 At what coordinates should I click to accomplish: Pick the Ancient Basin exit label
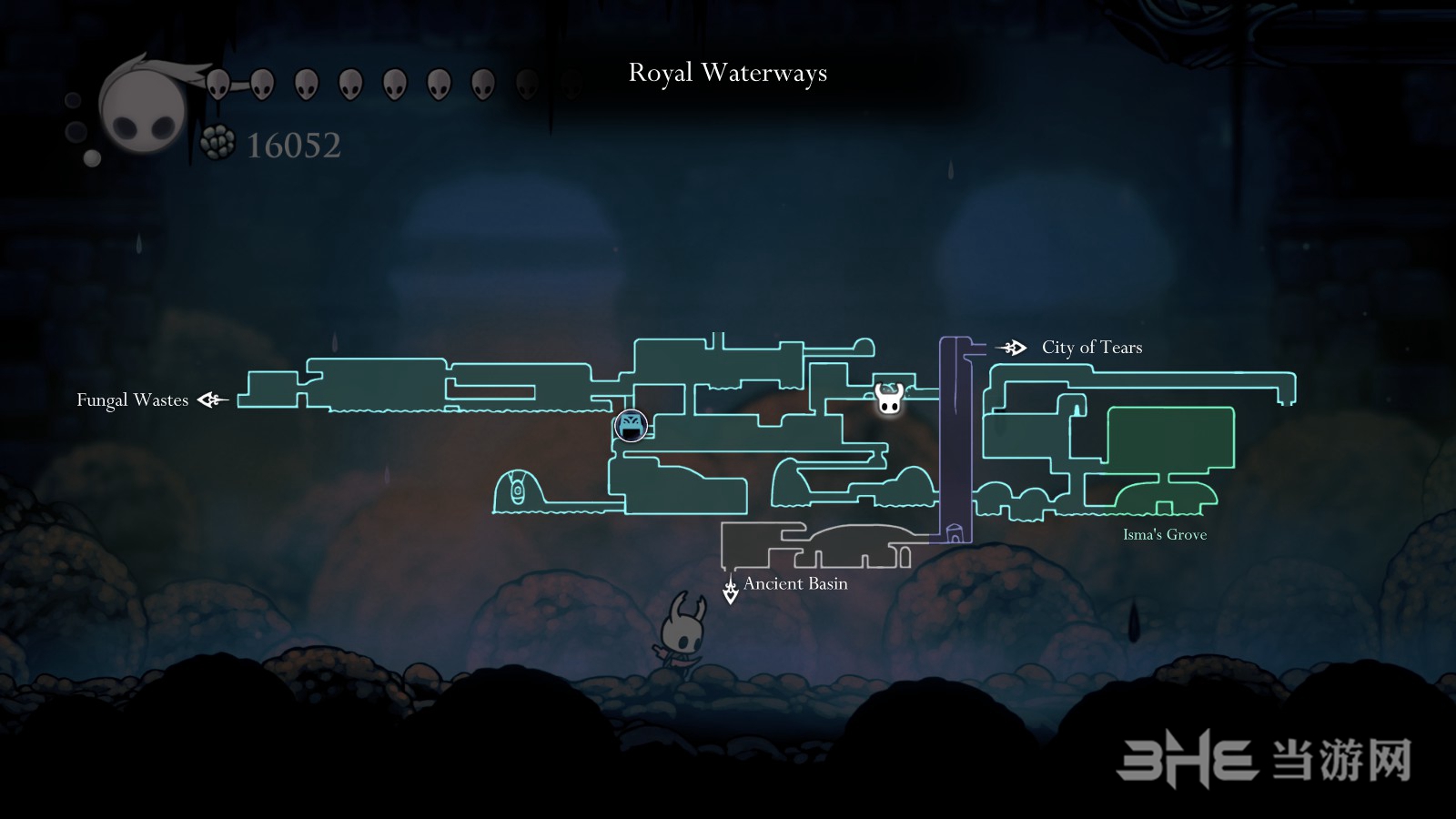[x=795, y=584]
